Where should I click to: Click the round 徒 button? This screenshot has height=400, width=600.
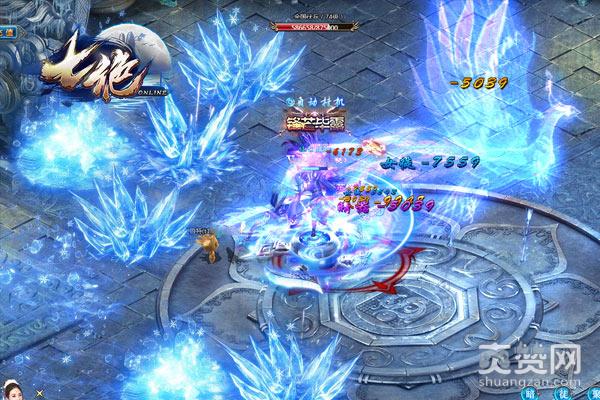click(565, 395)
